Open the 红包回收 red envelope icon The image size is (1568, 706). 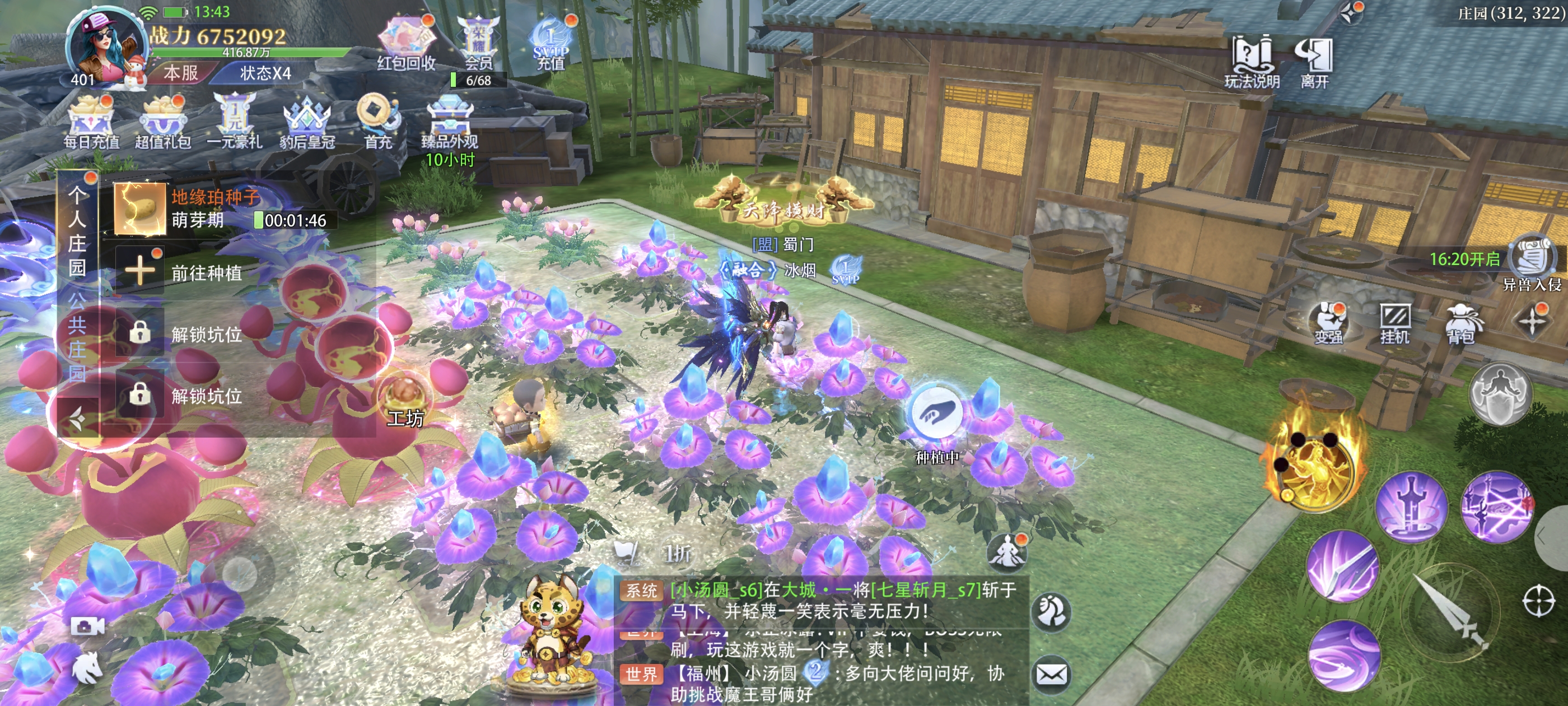tap(406, 43)
